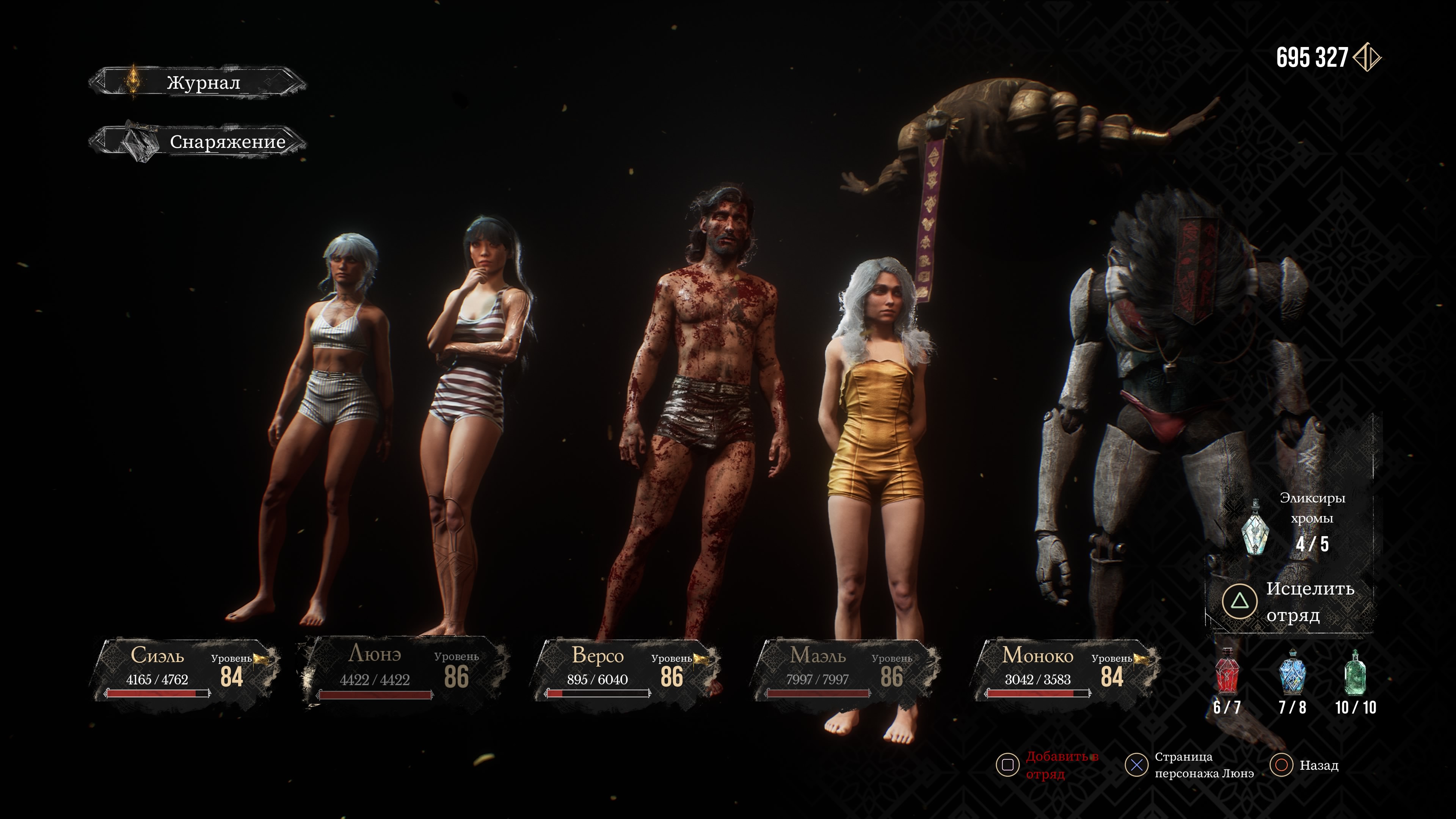Select the green elixir bottle
Screen dimensions: 1456x819
(x=1355, y=672)
